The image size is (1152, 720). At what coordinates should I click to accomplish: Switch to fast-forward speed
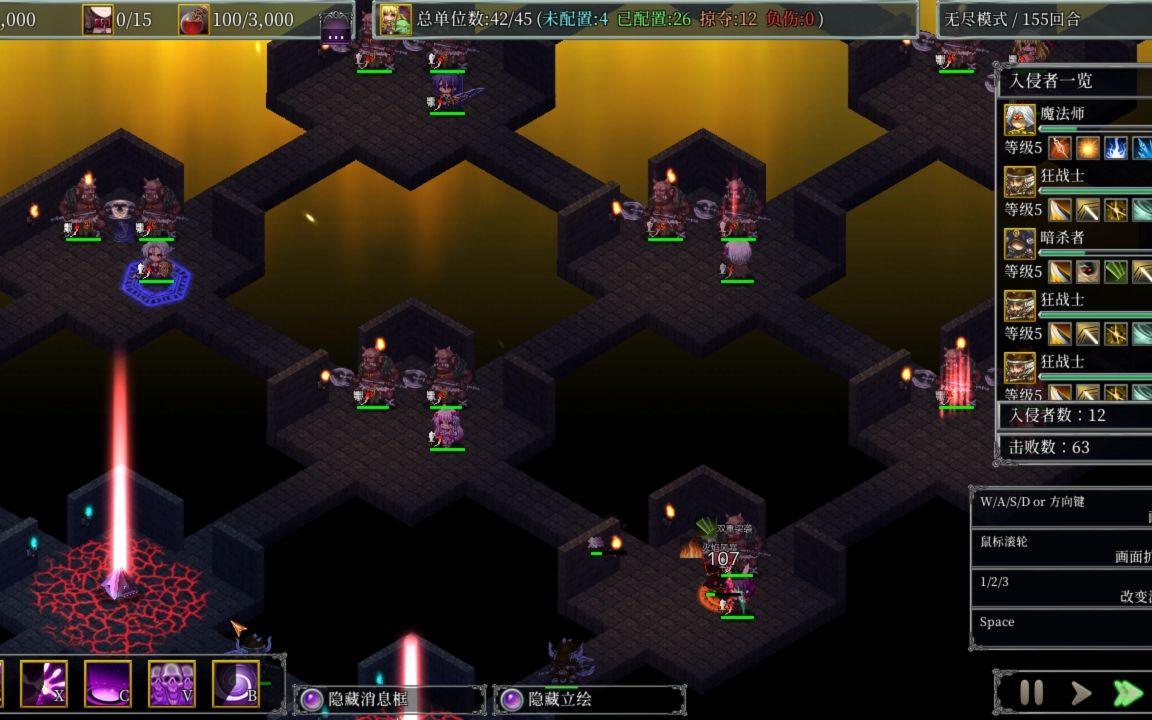(x=1128, y=692)
